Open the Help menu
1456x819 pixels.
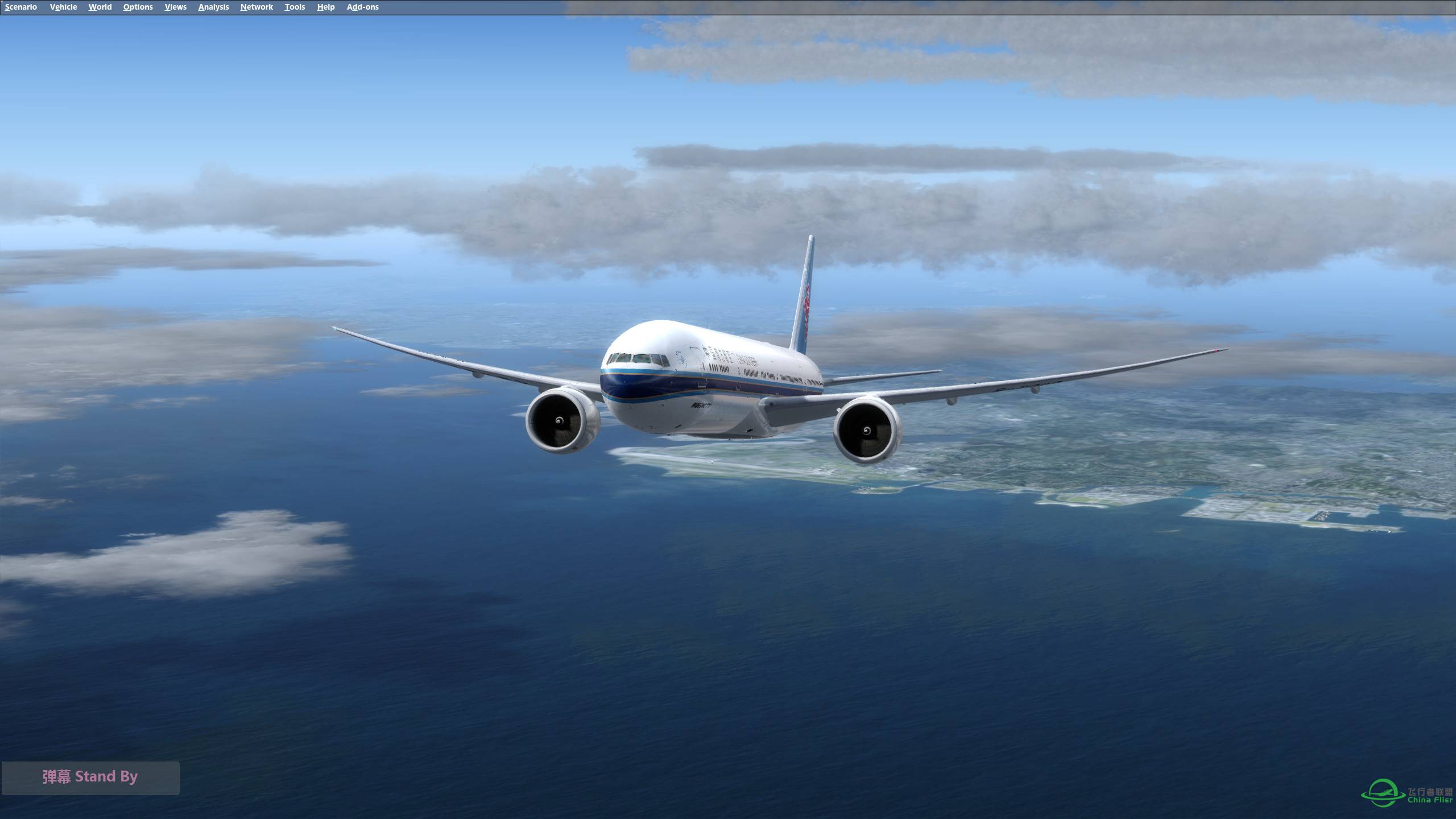325,7
